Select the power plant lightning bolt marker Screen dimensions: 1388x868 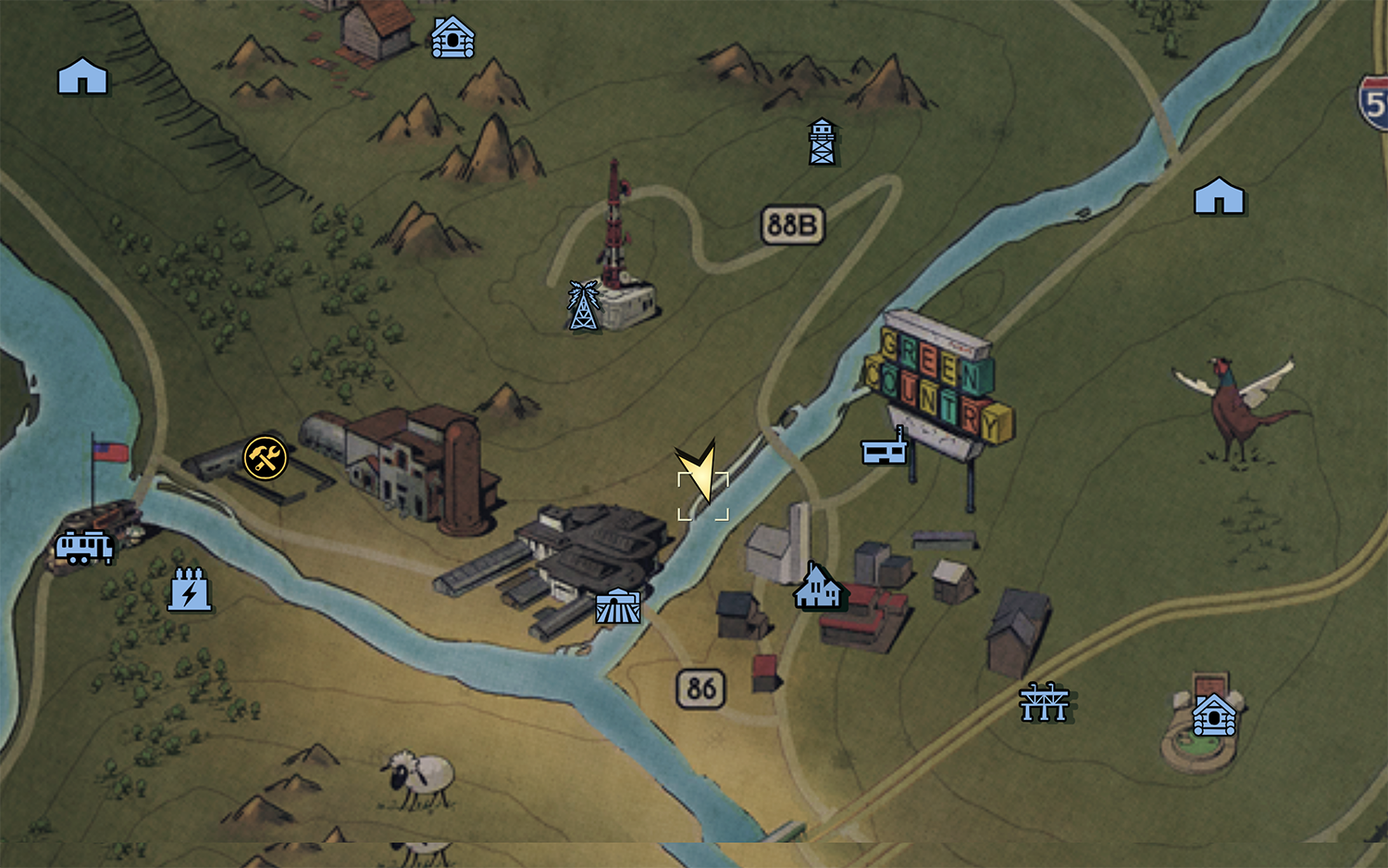[x=189, y=589]
